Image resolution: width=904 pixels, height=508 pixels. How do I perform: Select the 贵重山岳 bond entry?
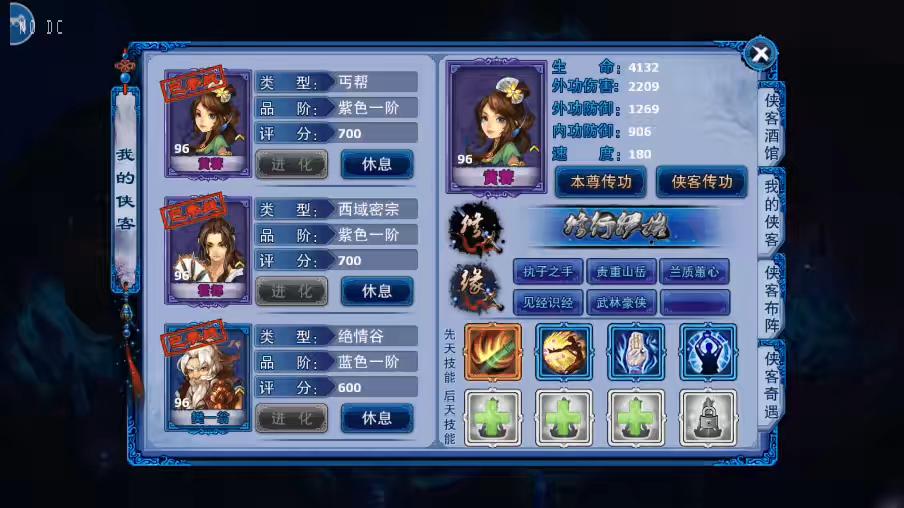coord(621,271)
